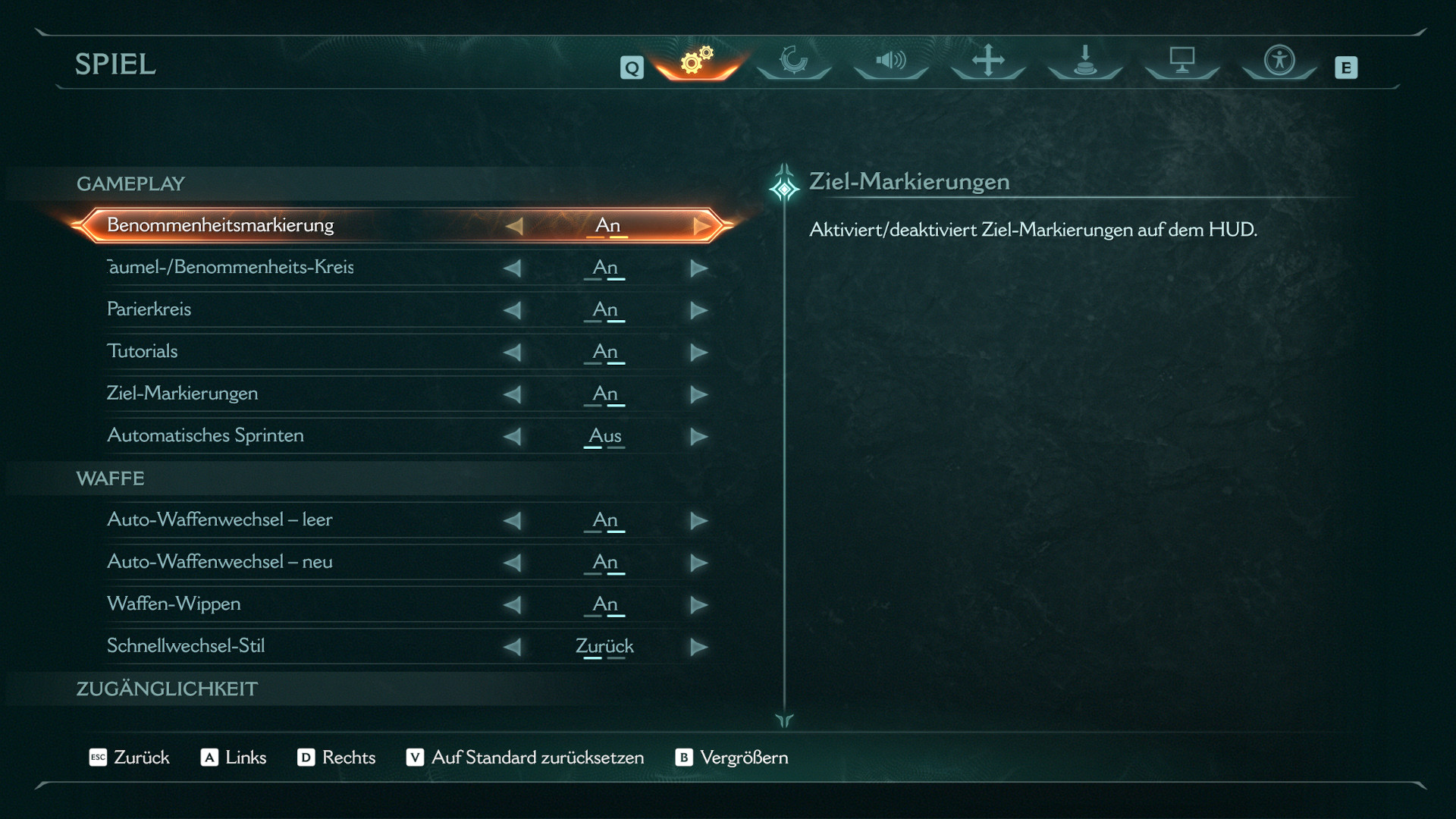Click left arrow of Auto-Waffenwechsel – neu
The height and width of the screenshot is (819, 1456).
coord(513,563)
